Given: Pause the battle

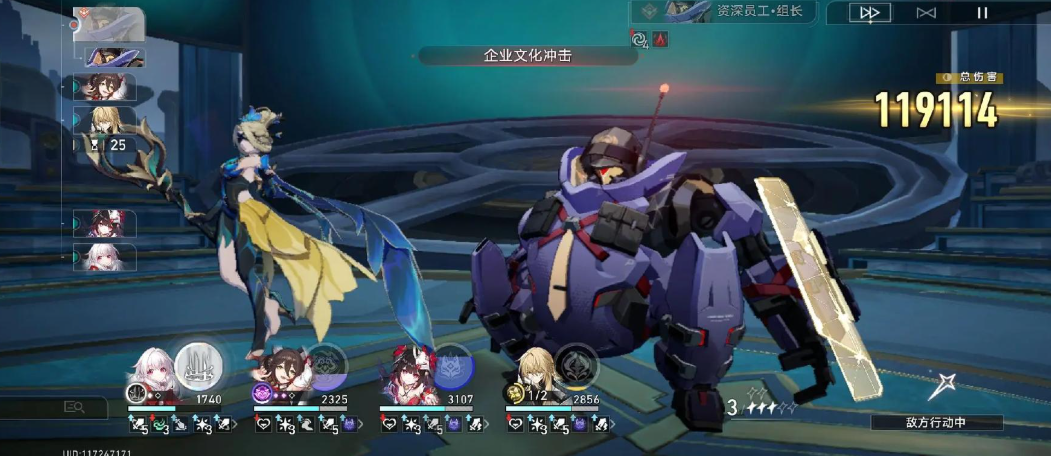Looking at the screenshot, I should tap(982, 13).
